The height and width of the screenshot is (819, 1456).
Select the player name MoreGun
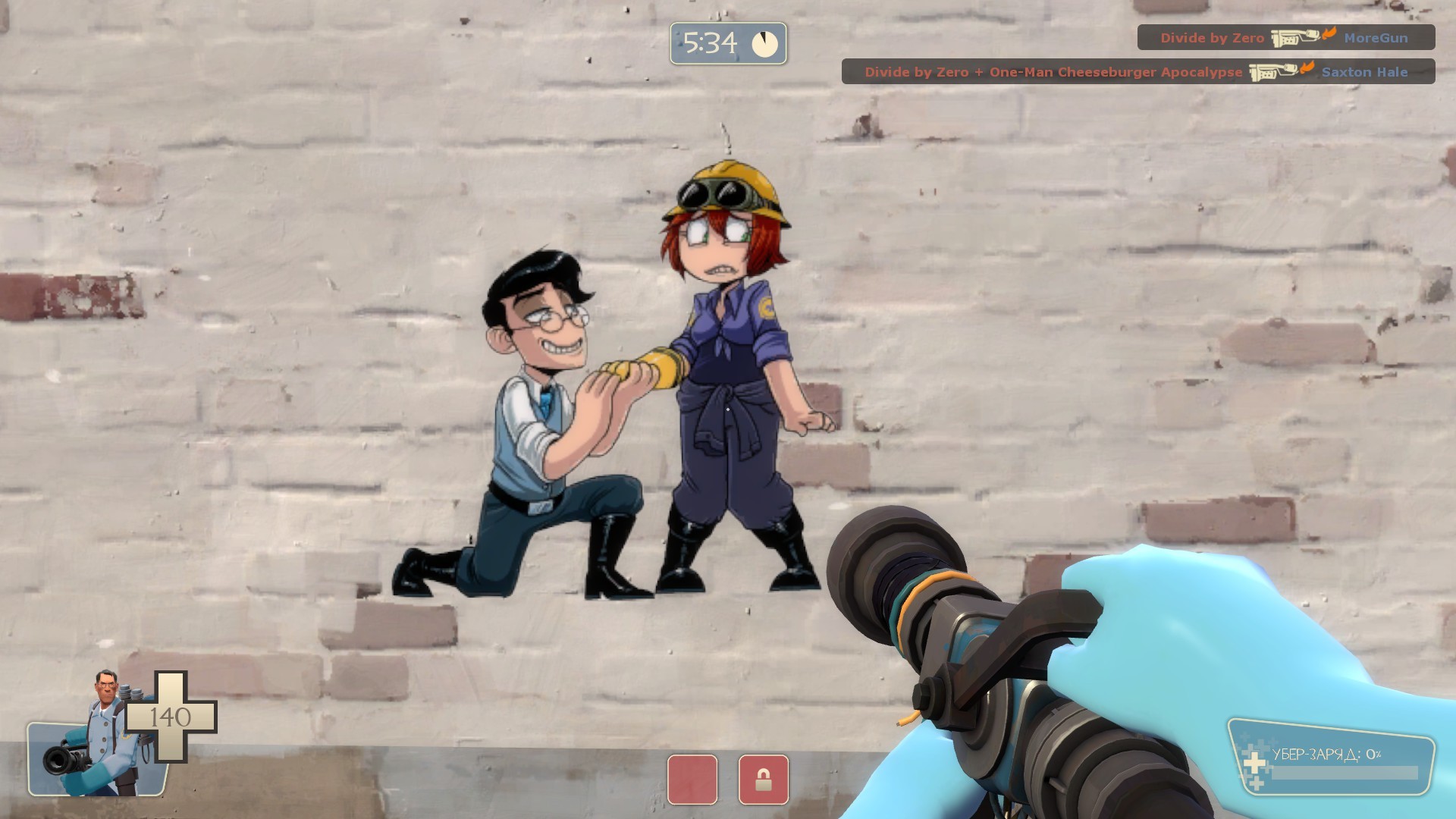pyautogui.click(x=1376, y=38)
